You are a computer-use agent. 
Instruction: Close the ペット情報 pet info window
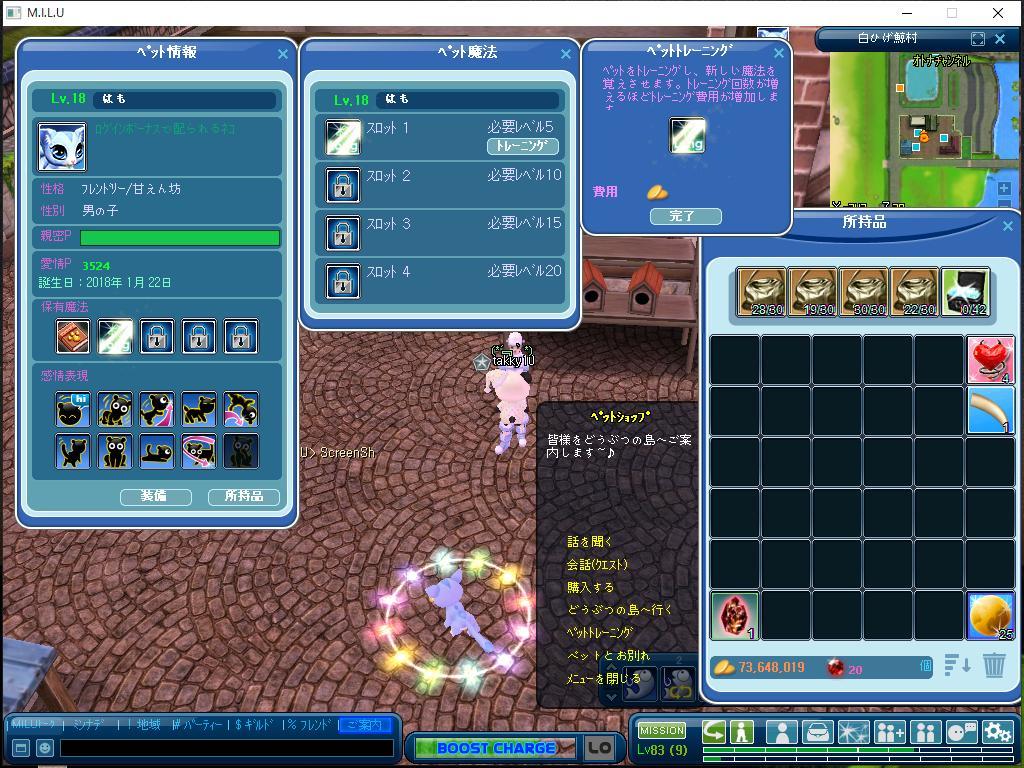pyautogui.click(x=282, y=54)
